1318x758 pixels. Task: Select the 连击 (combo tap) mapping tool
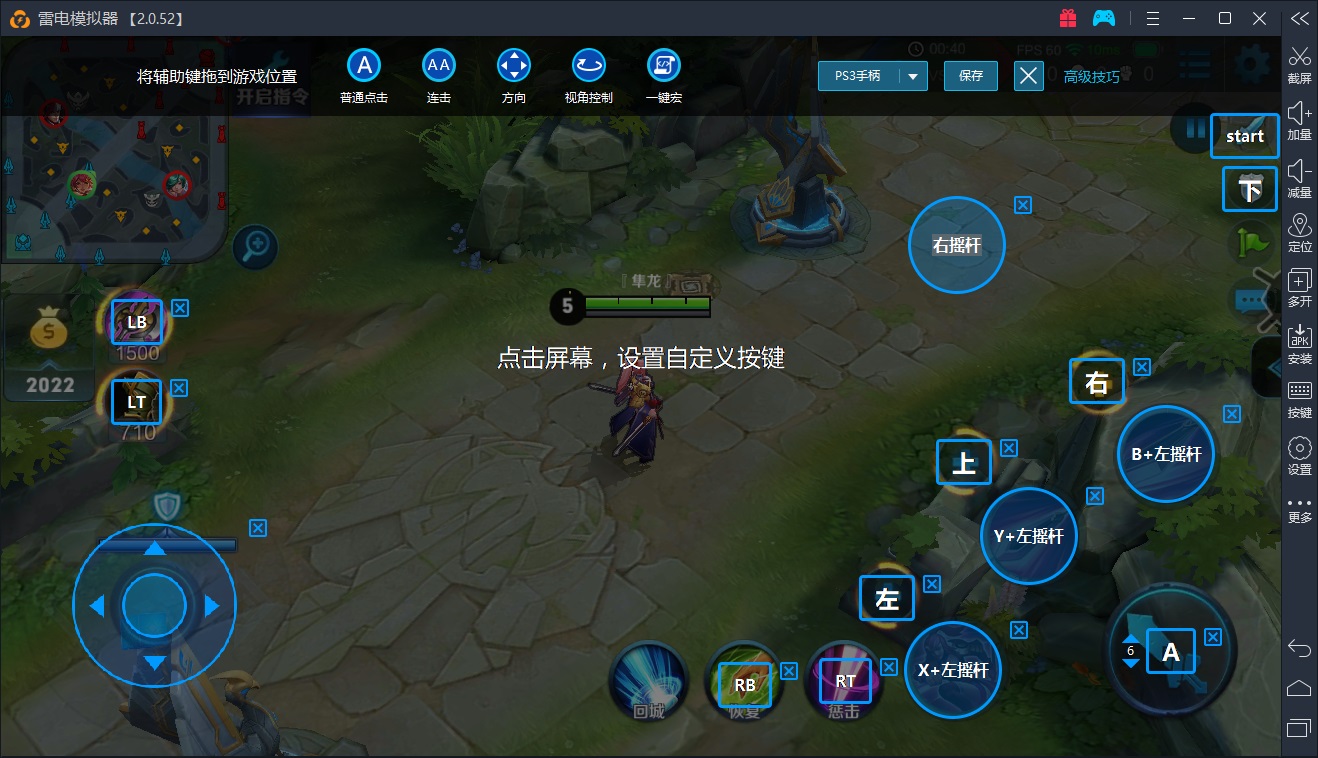438,63
